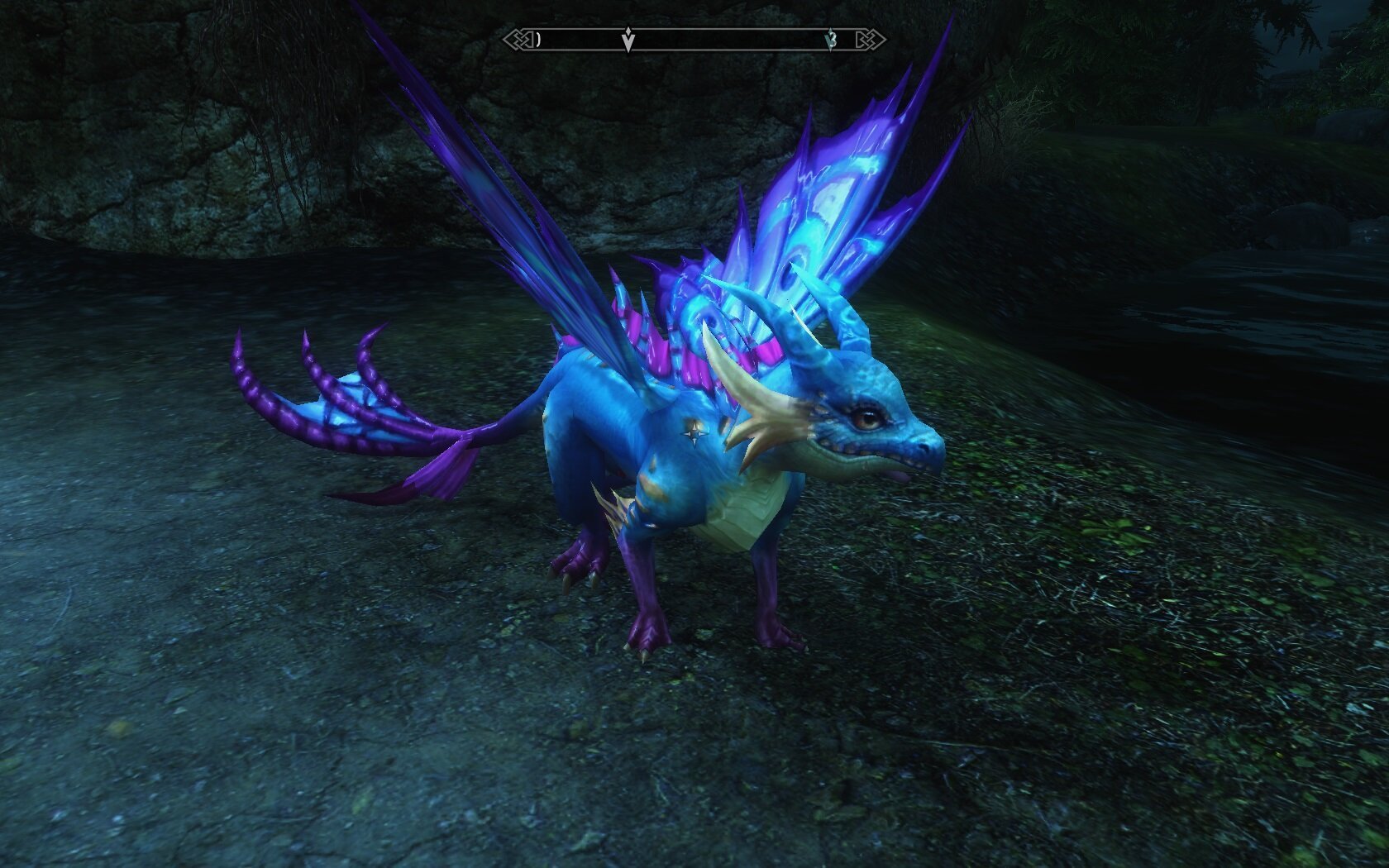The image size is (1389, 868).
Task: Click the small curved marker near the compass left
Action: (x=538, y=39)
